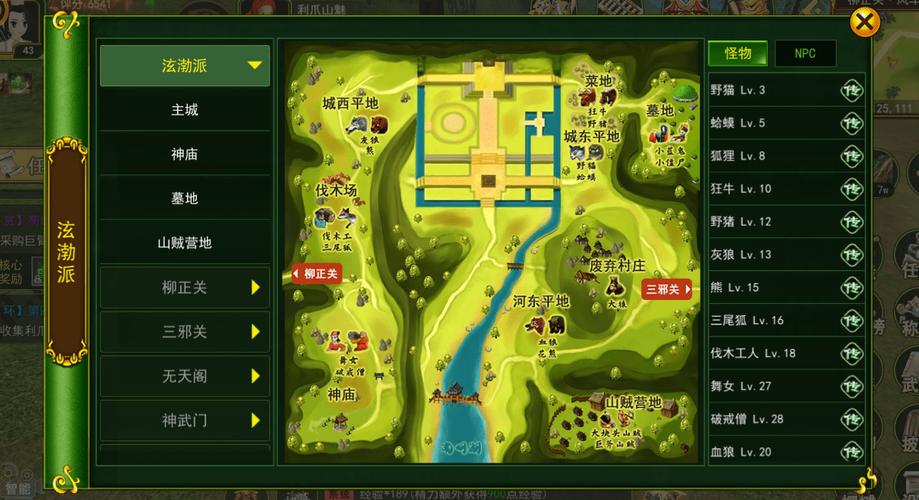Expand the 三邪关 region entry
Viewport: 919px width, 500px height.
(185, 331)
